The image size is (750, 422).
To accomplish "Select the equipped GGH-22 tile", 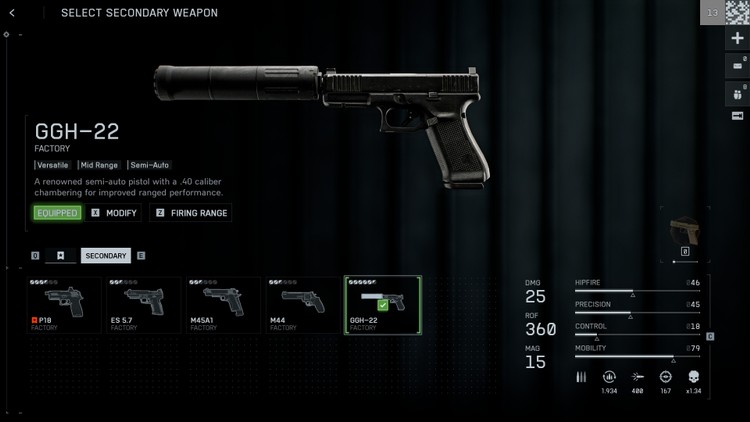I will [x=383, y=305].
